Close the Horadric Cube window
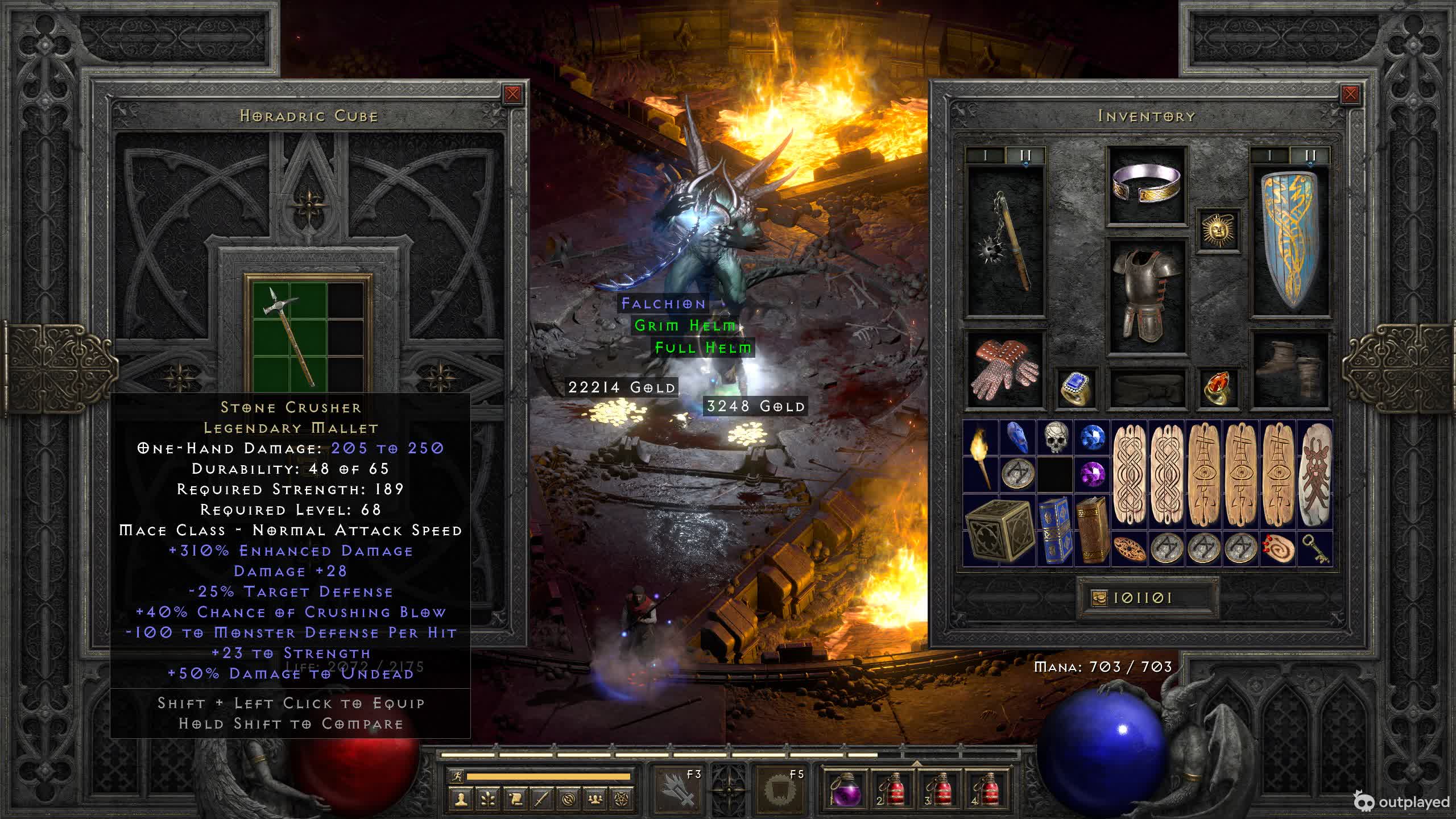The height and width of the screenshot is (819, 1456). [512, 94]
